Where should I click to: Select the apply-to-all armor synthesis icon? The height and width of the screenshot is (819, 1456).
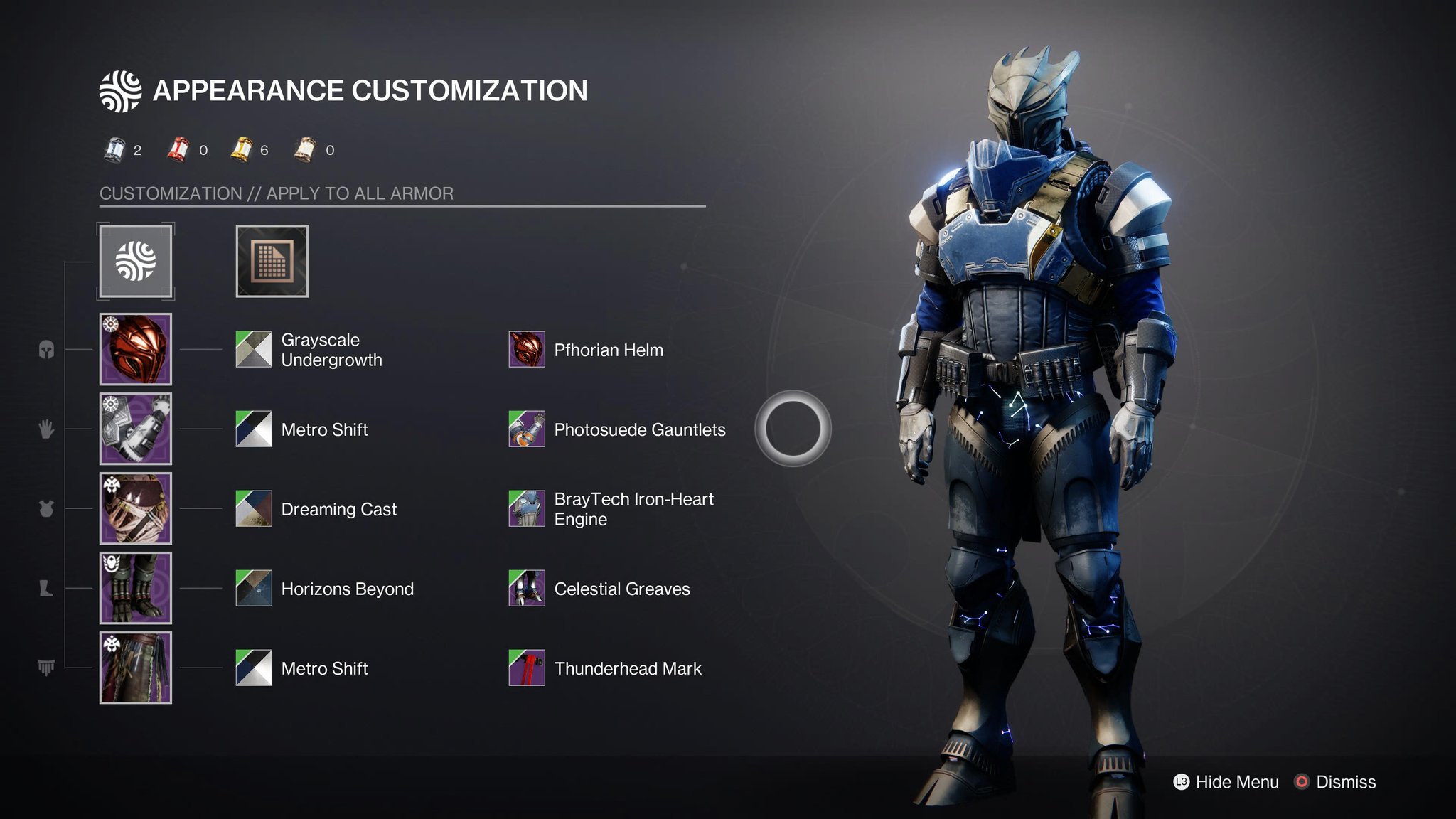tap(136, 261)
